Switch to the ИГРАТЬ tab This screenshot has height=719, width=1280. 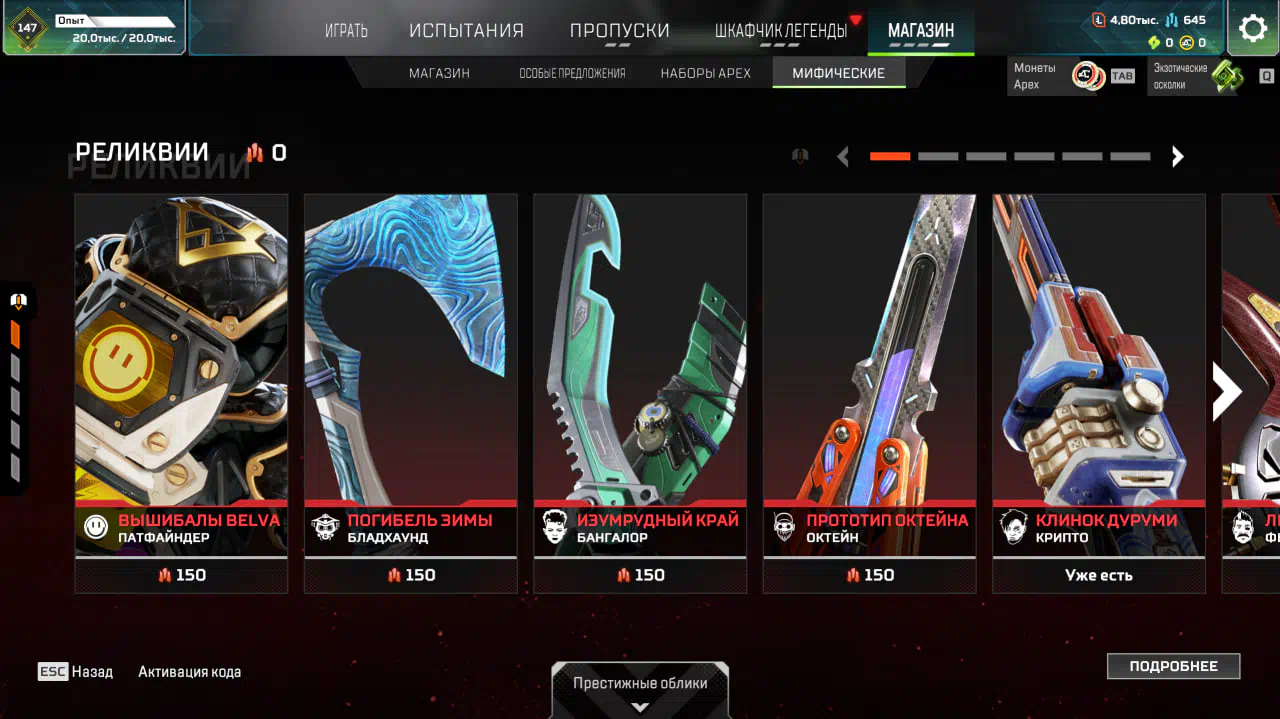tap(346, 31)
